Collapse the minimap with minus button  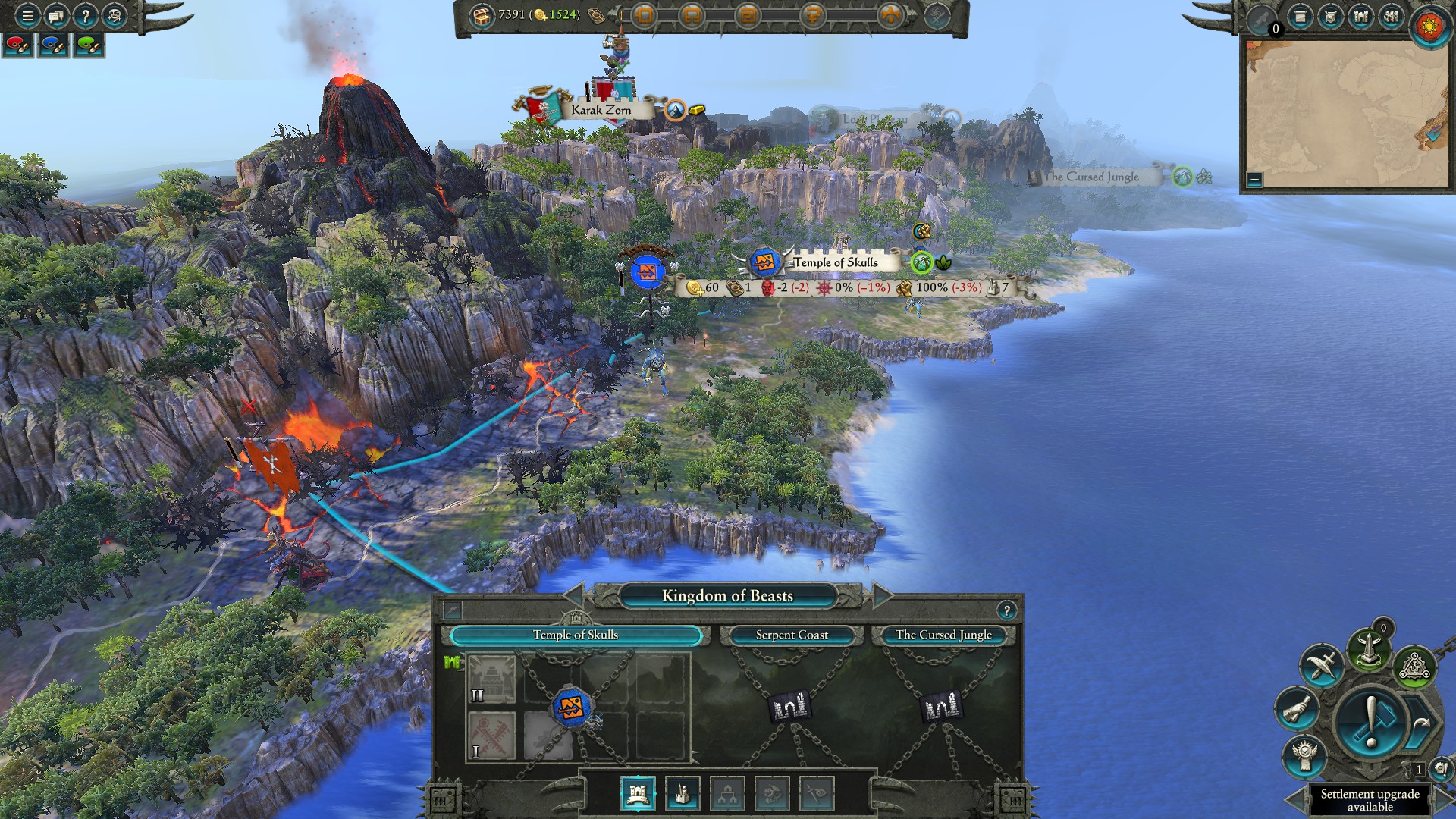[1254, 180]
